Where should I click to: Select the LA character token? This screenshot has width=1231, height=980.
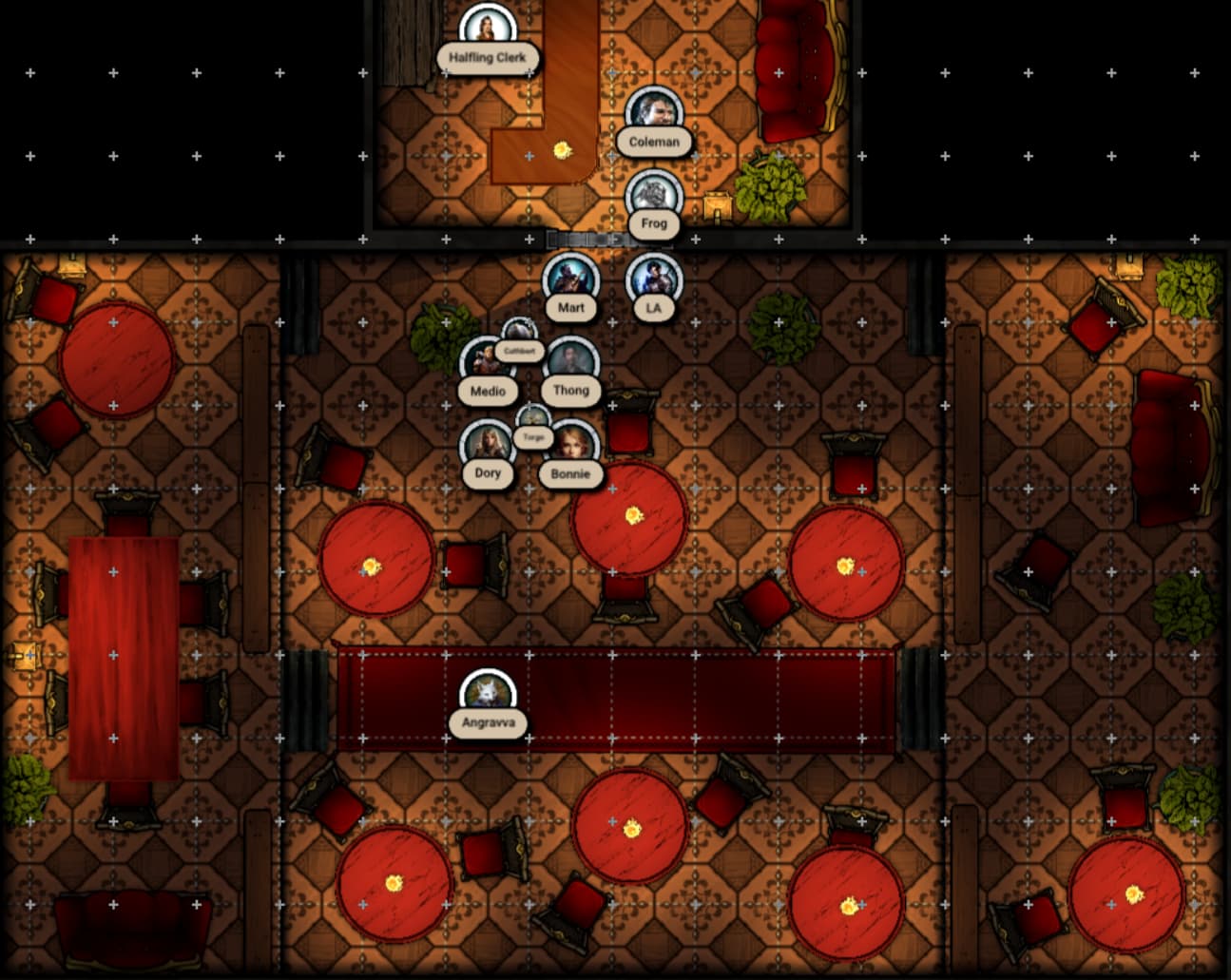[x=653, y=279]
